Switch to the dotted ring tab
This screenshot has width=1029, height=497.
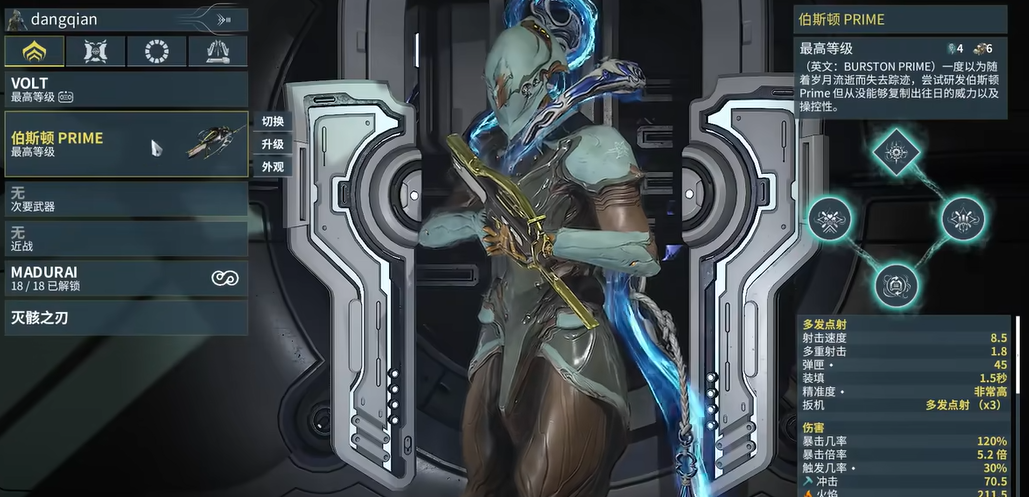(156, 51)
